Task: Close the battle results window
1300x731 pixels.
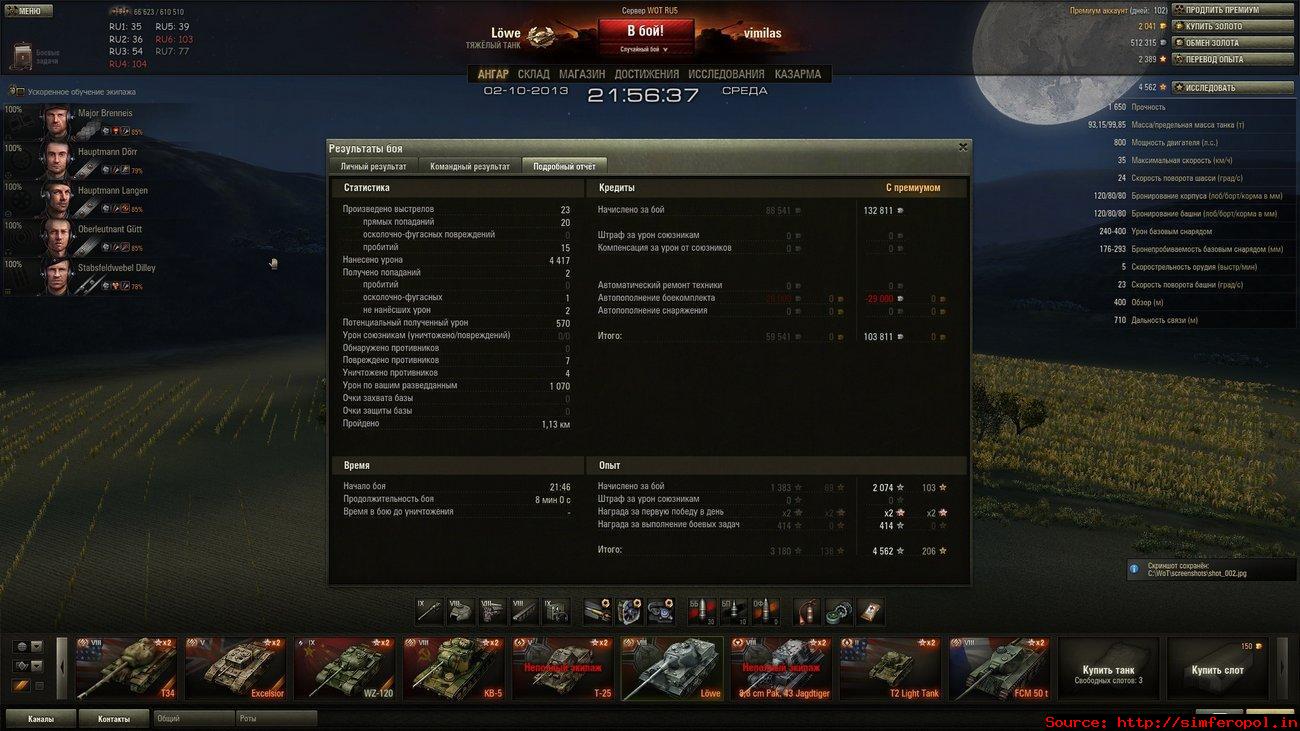Action: pyautogui.click(x=963, y=147)
